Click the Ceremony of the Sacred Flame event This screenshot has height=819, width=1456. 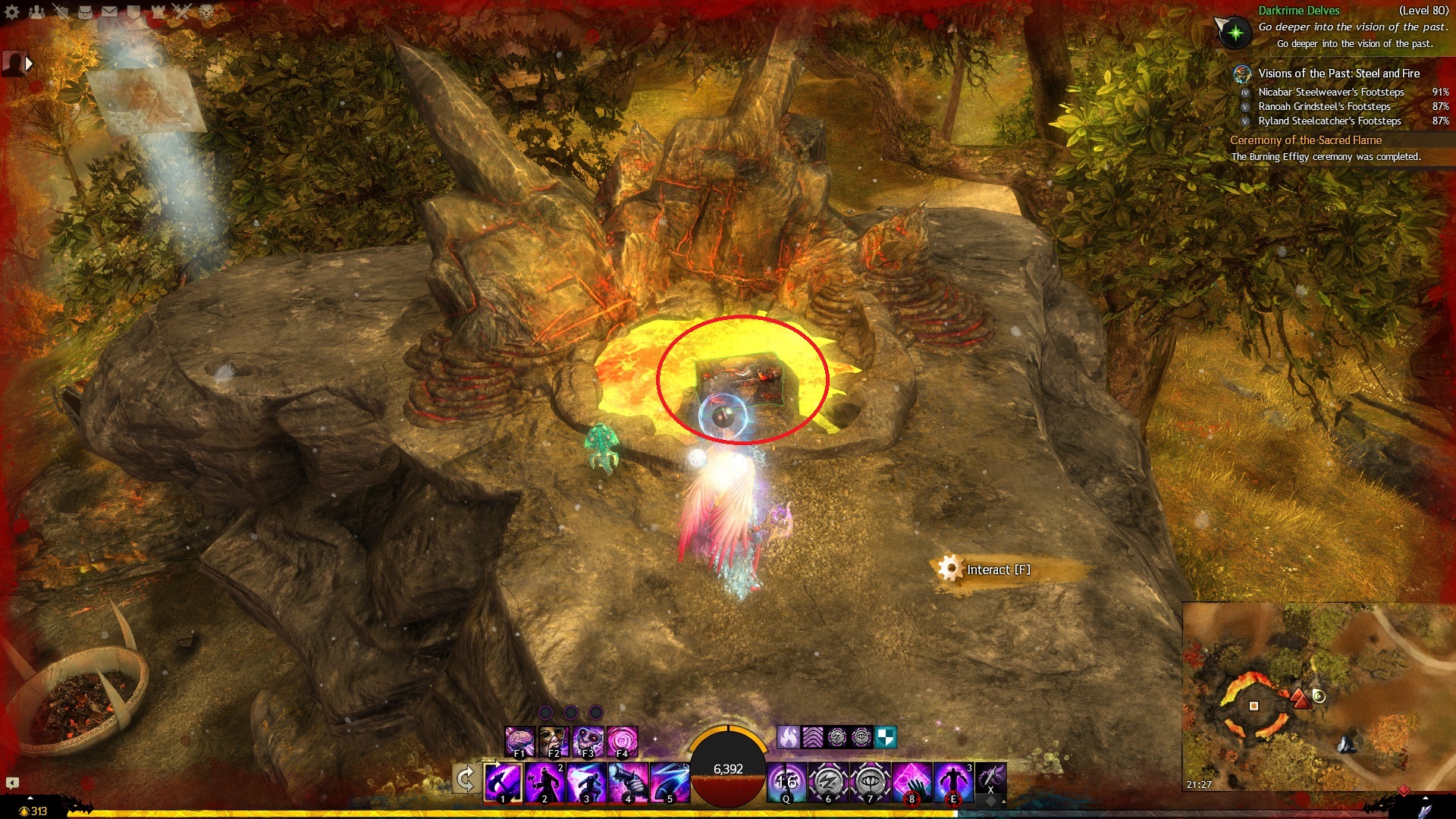click(1305, 140)
